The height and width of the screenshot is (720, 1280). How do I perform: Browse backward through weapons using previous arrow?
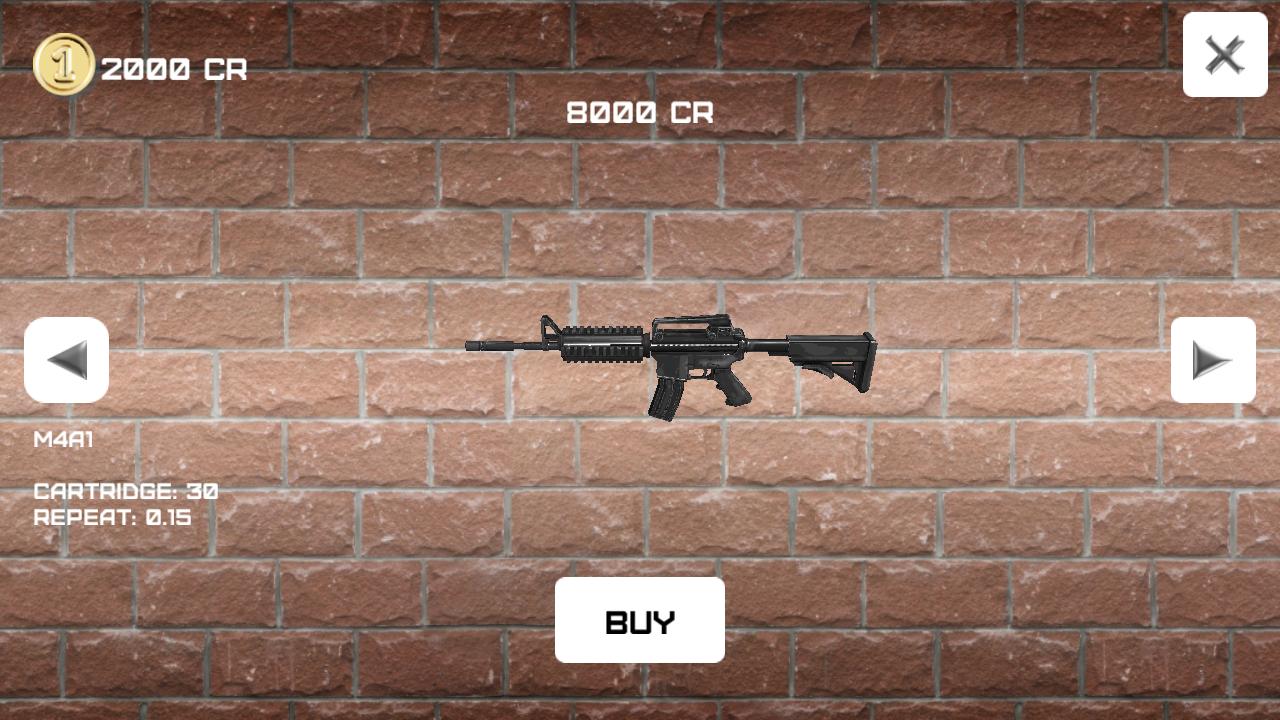pyautogui.click(x=67, y=360)
